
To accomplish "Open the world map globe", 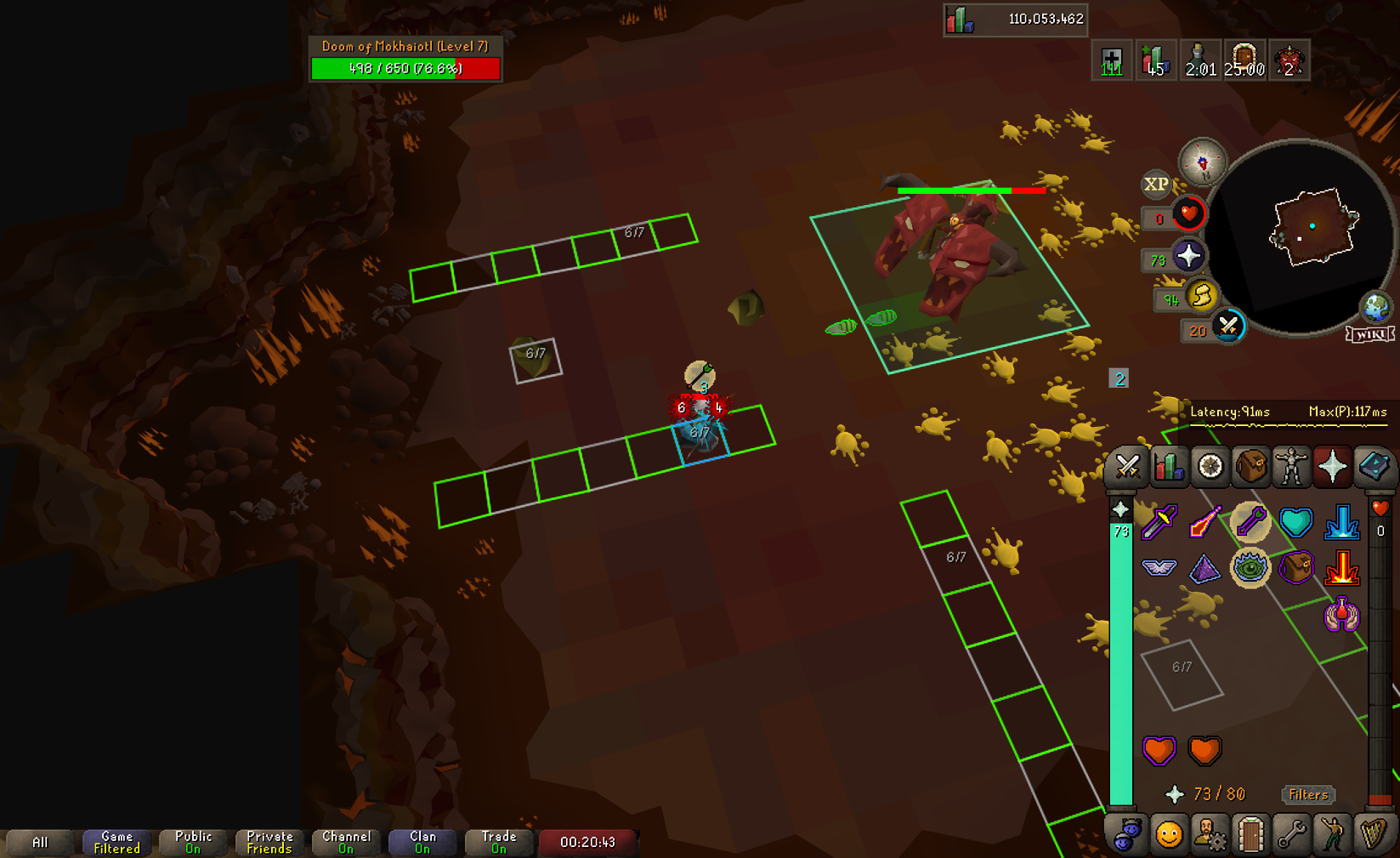I will [1374, 308].
